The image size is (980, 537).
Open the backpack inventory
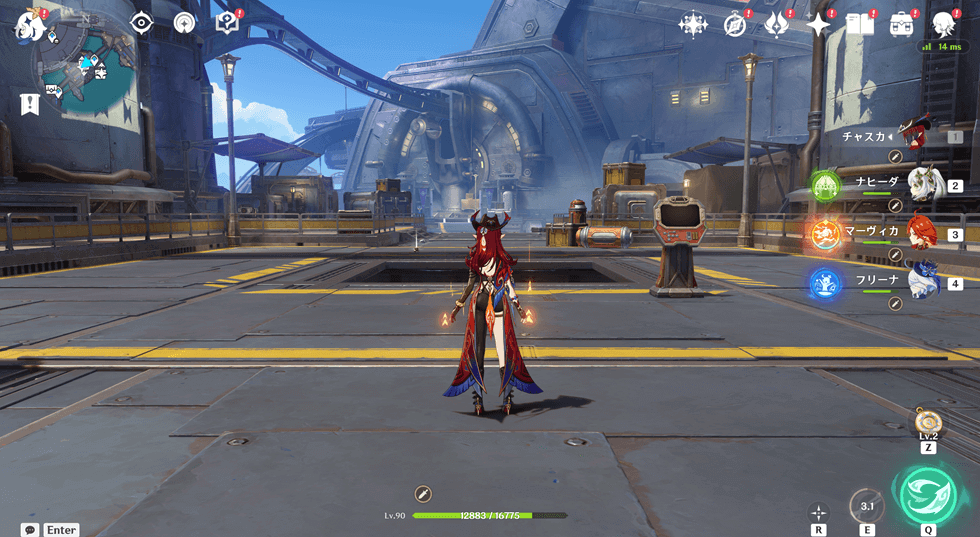[902, 25]
